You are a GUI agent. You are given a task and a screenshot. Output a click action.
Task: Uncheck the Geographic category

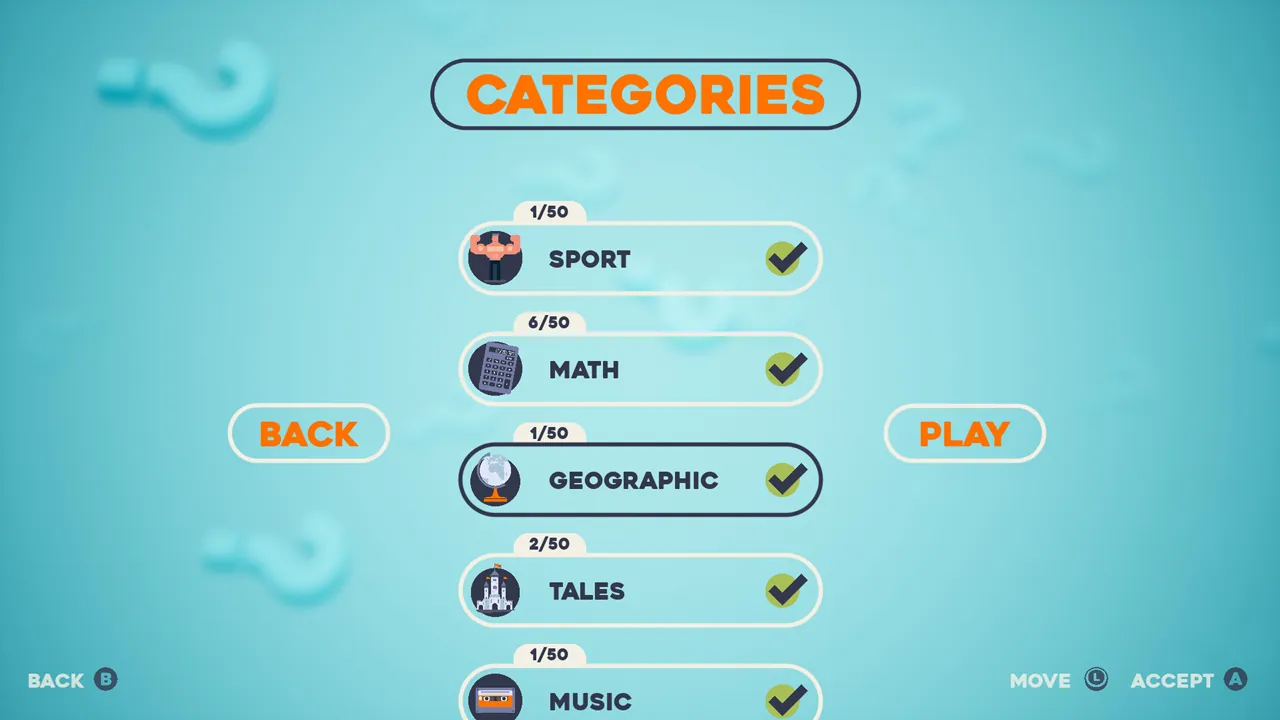[787, 479]
